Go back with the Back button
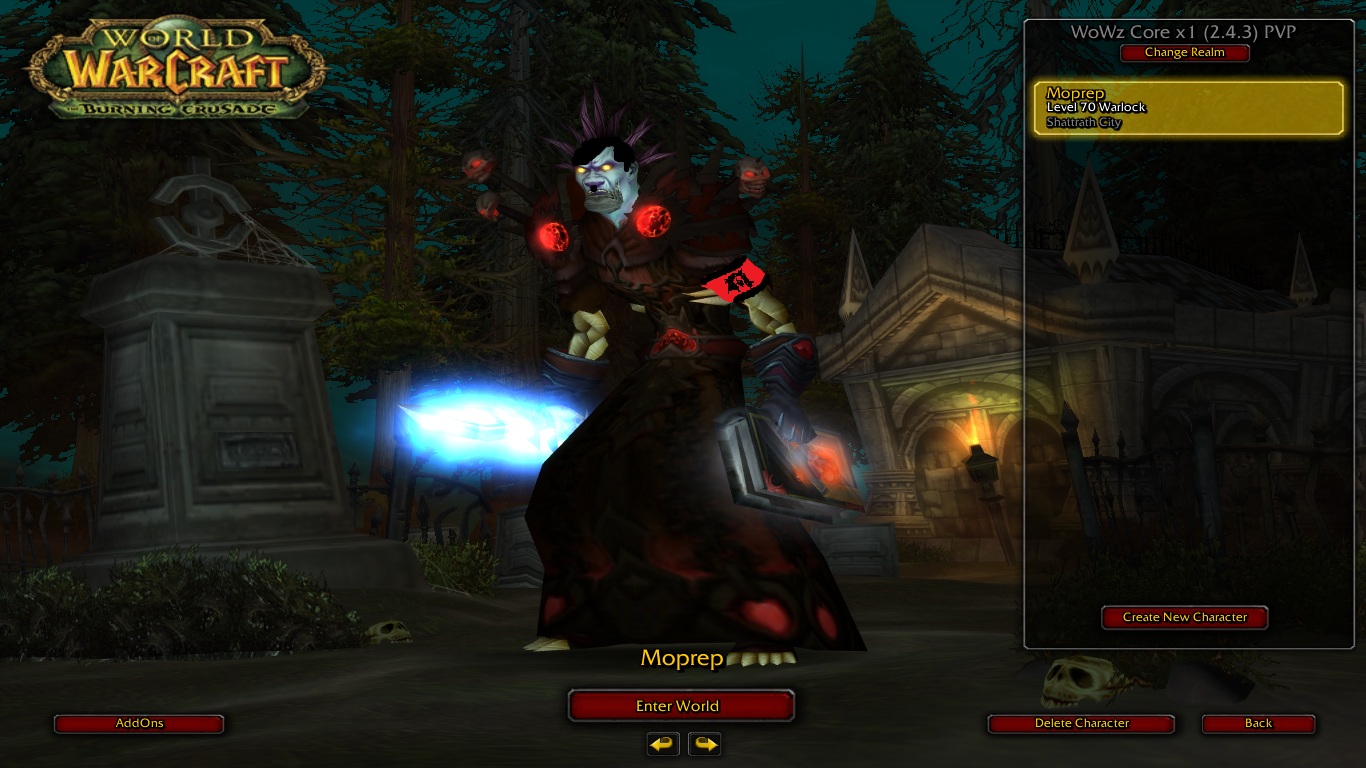Screen dimensions: 1366x768 click(1258, 723)
